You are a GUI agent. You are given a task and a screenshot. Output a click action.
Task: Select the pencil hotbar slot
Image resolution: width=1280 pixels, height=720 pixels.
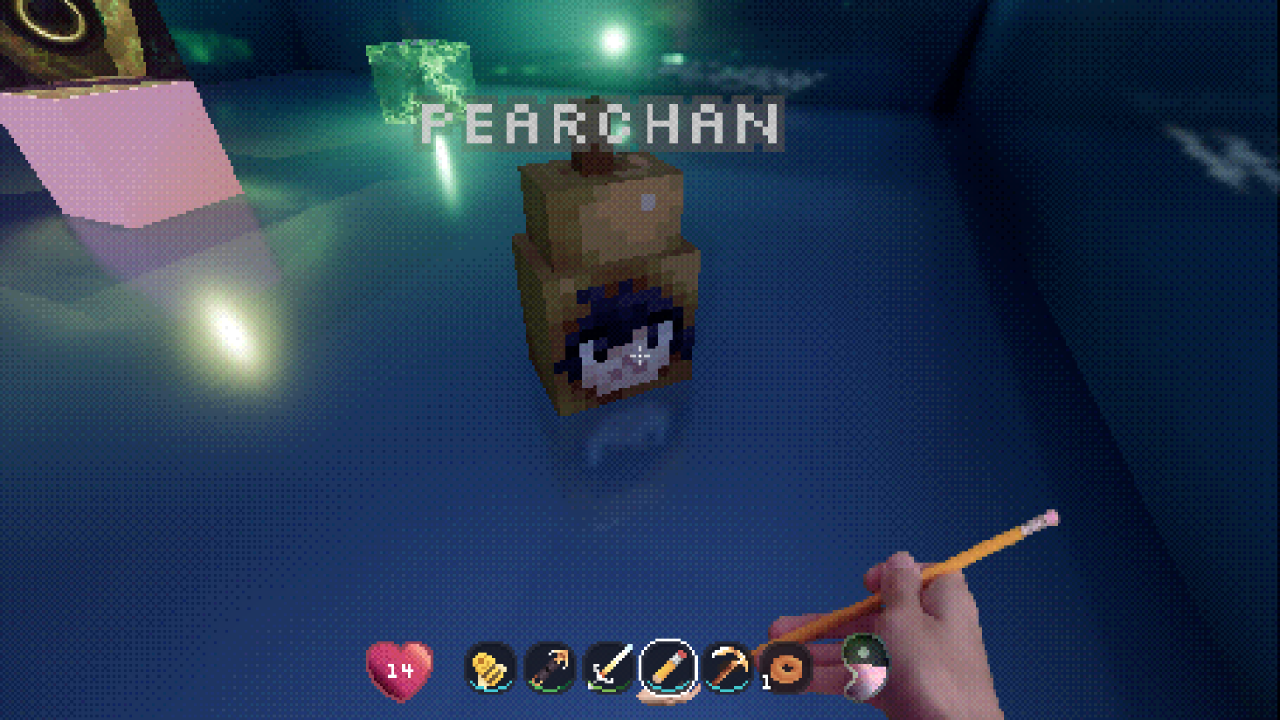(668, 666)
